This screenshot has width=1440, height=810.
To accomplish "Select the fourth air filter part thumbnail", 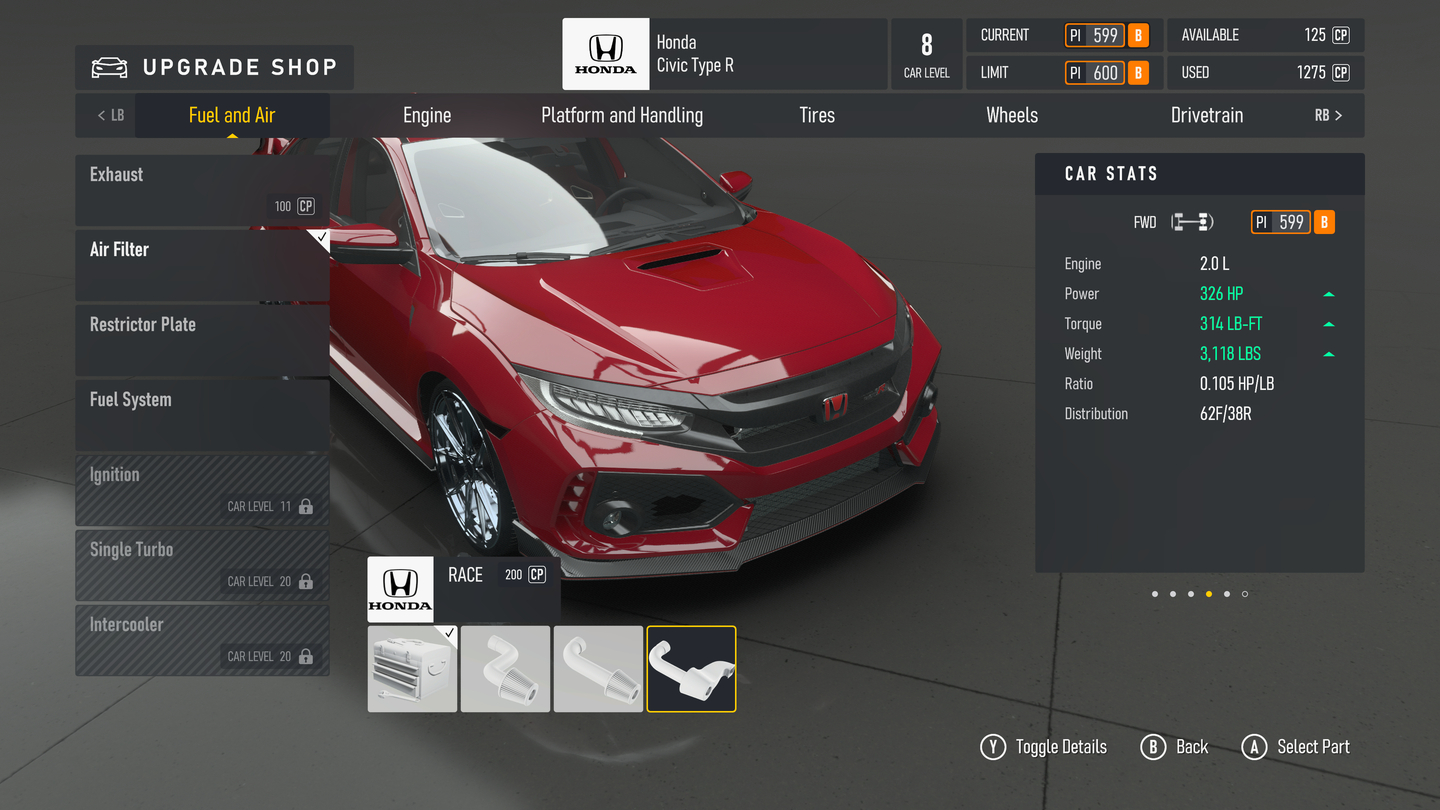I will pos(691,668).
